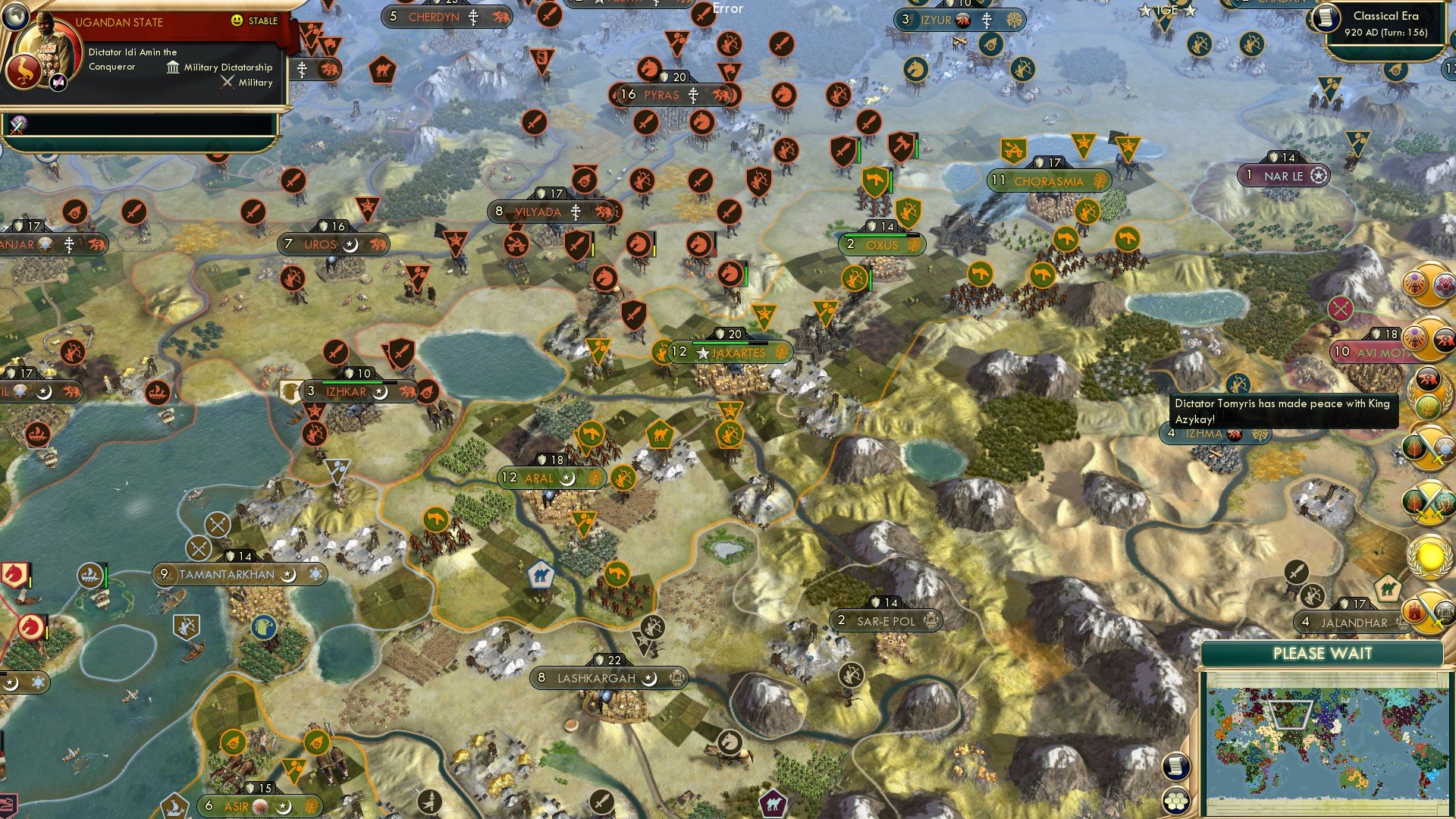Click the purple-orb notification icon in sidebar
The height and width of the screenshot is (819, 1456).
pyautogui.click(x=1416, y=282)
